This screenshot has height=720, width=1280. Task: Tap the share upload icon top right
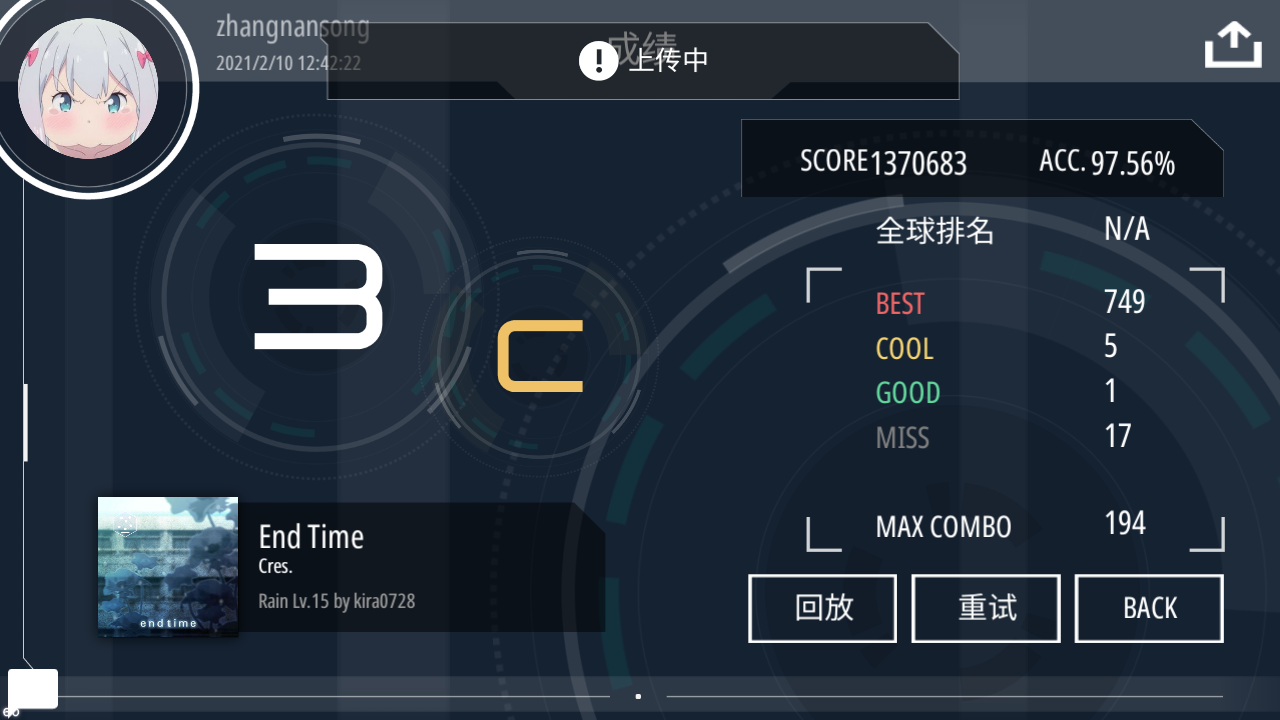(x=1232, y=44)
